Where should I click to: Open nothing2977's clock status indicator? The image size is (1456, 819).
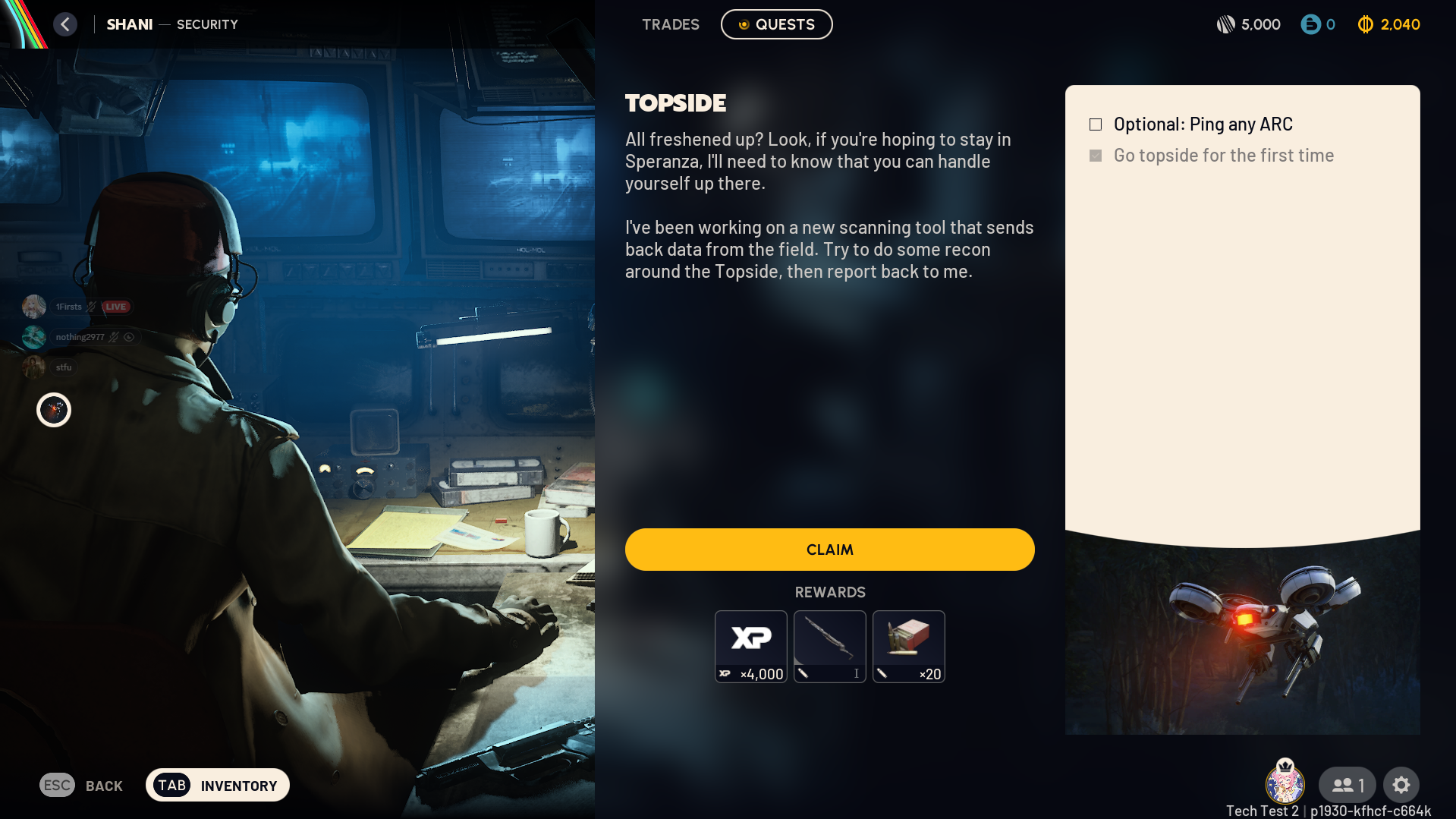[129, 336]
